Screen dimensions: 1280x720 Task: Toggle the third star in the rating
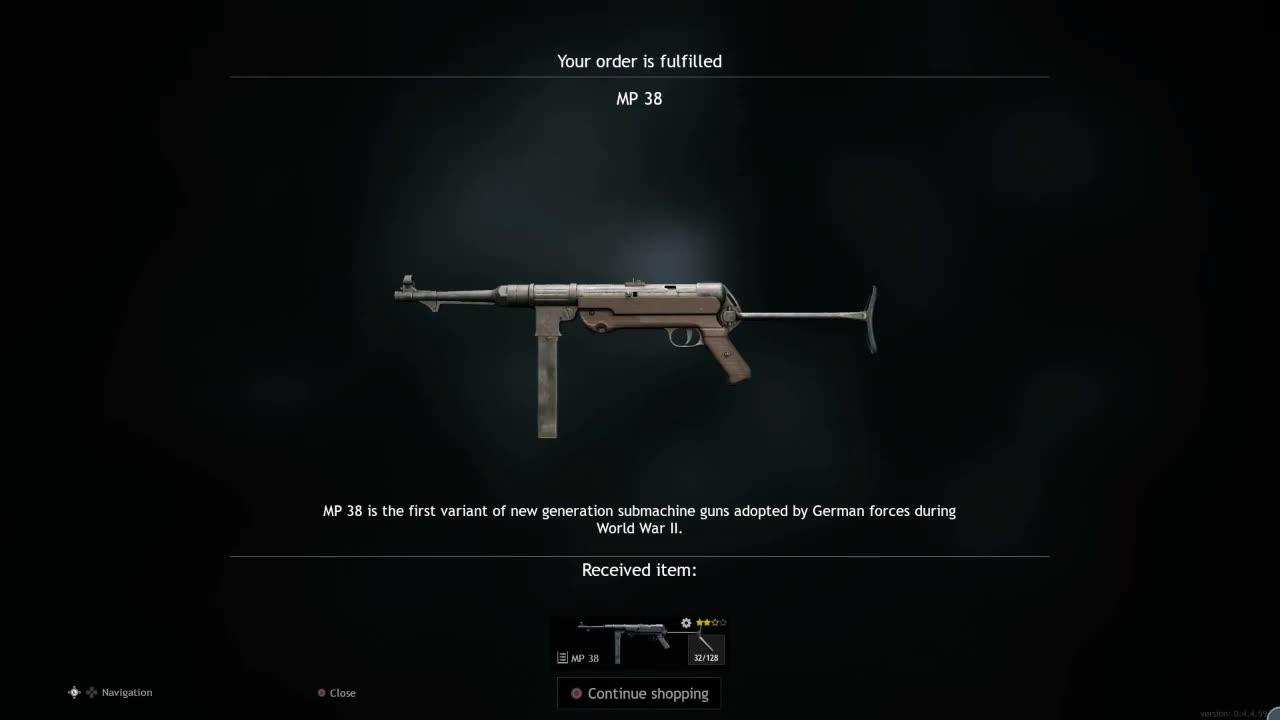point(716,622)
